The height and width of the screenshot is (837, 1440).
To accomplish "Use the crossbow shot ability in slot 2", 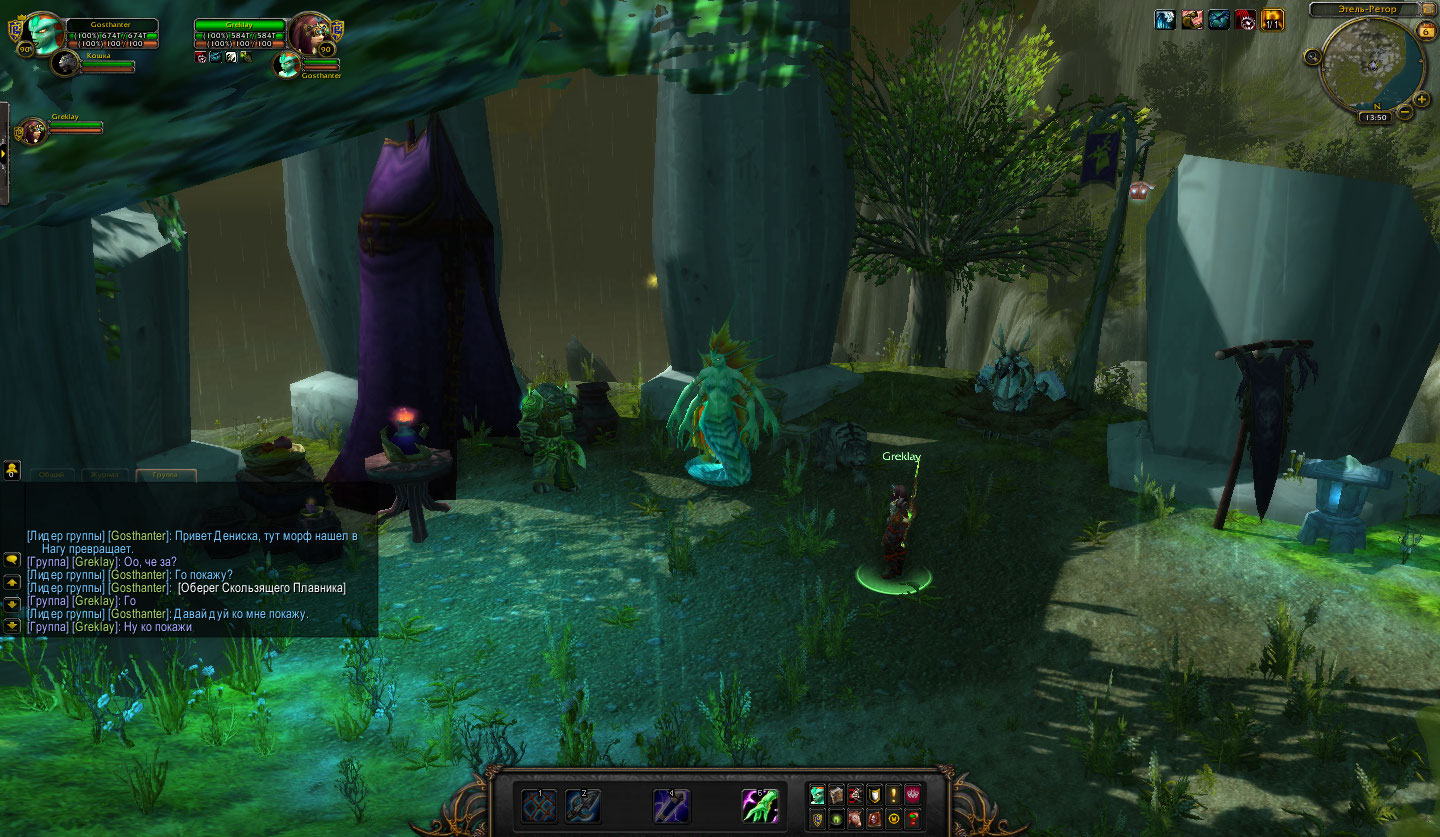I will [x=583, y=805].
